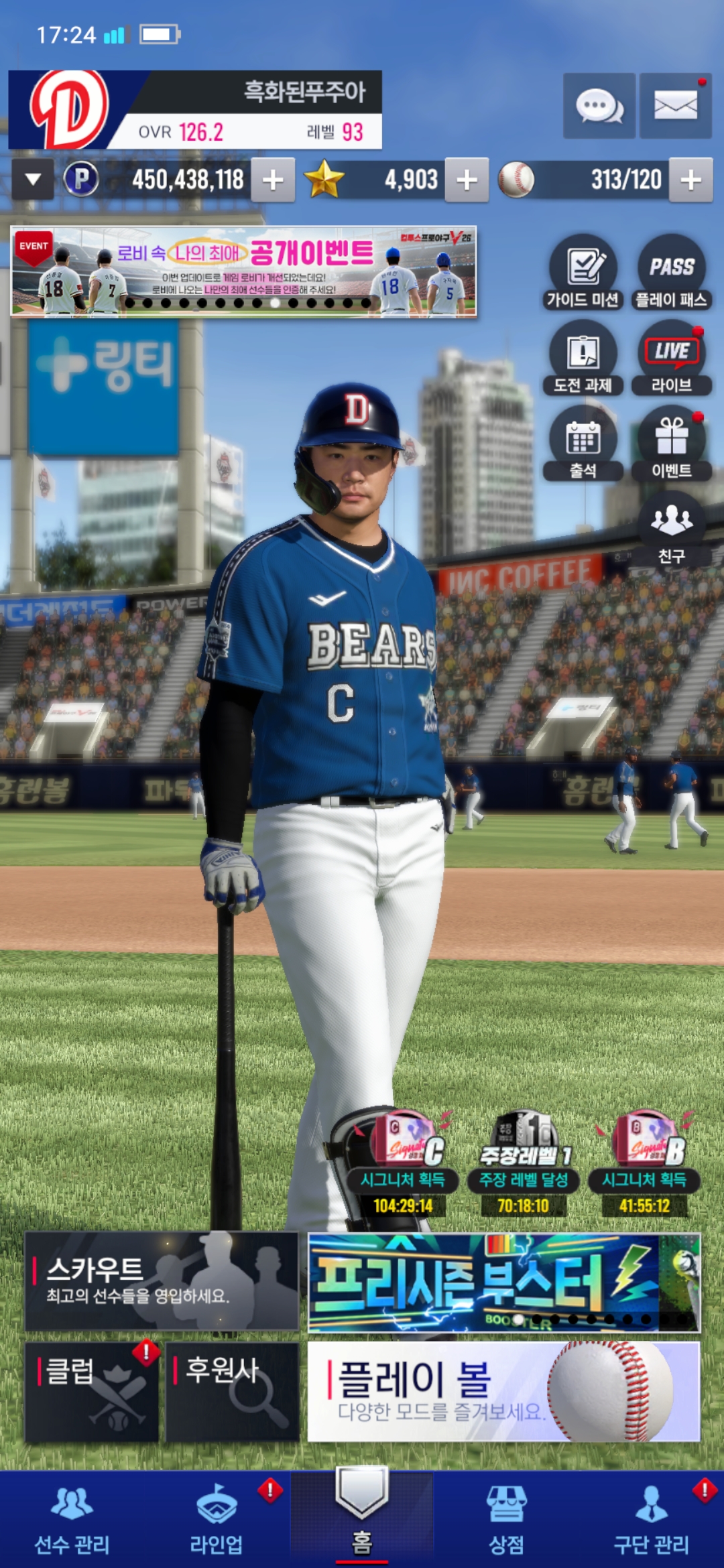Open the 스카우트 scout panel
This screenshot has width=724, height=1568.
coord(162,1281)
